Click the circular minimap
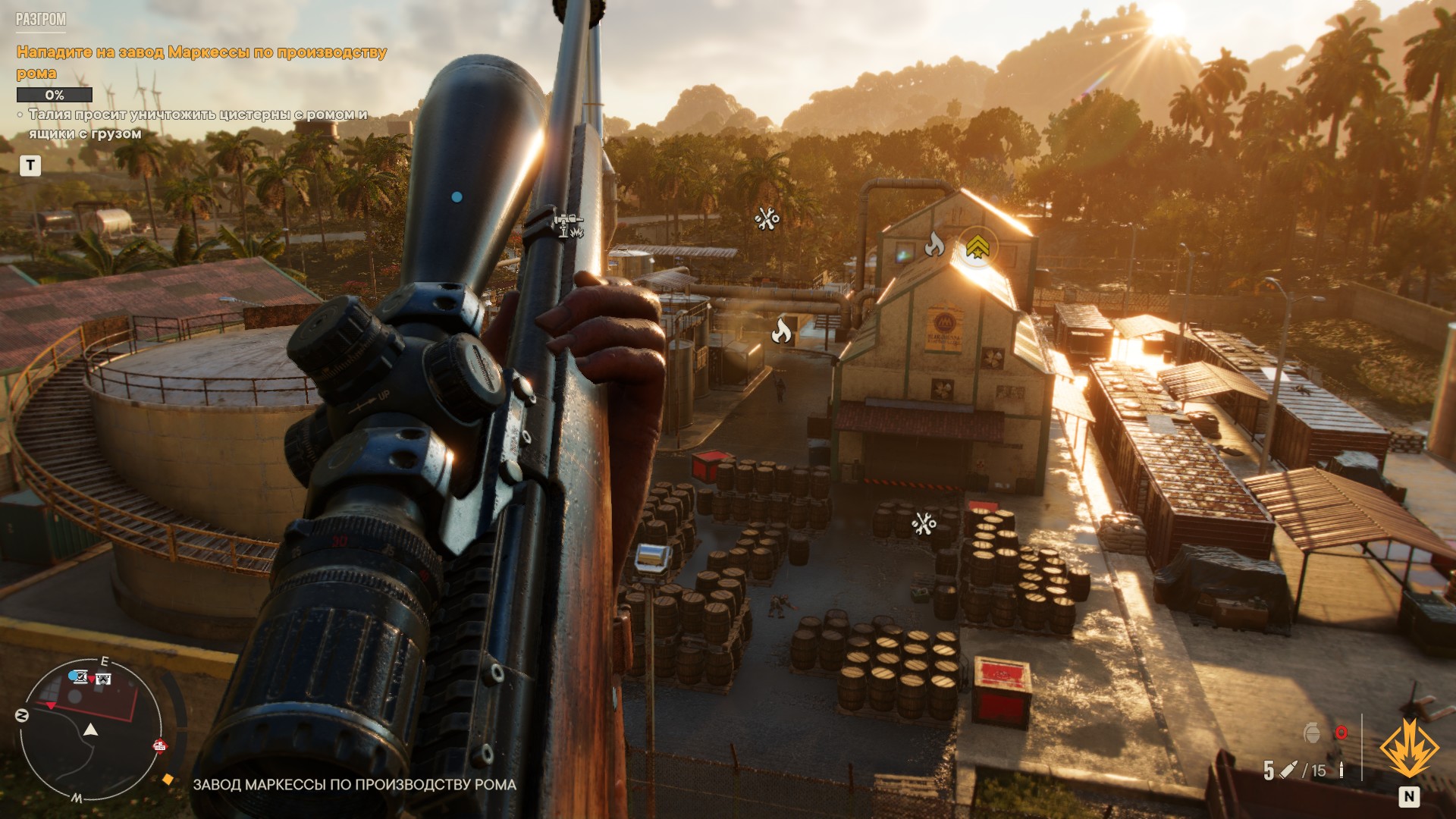The width and height of the screenshot is (1456, 819). point(91,730)
